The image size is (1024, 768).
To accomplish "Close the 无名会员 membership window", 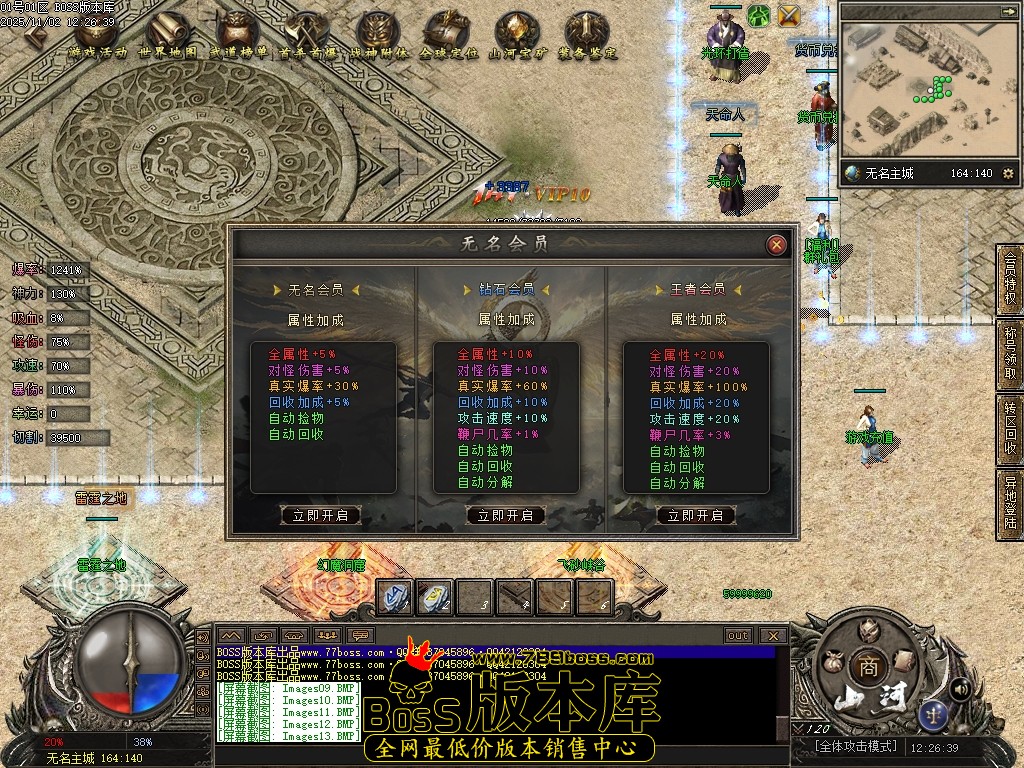I will click(776, 244).
